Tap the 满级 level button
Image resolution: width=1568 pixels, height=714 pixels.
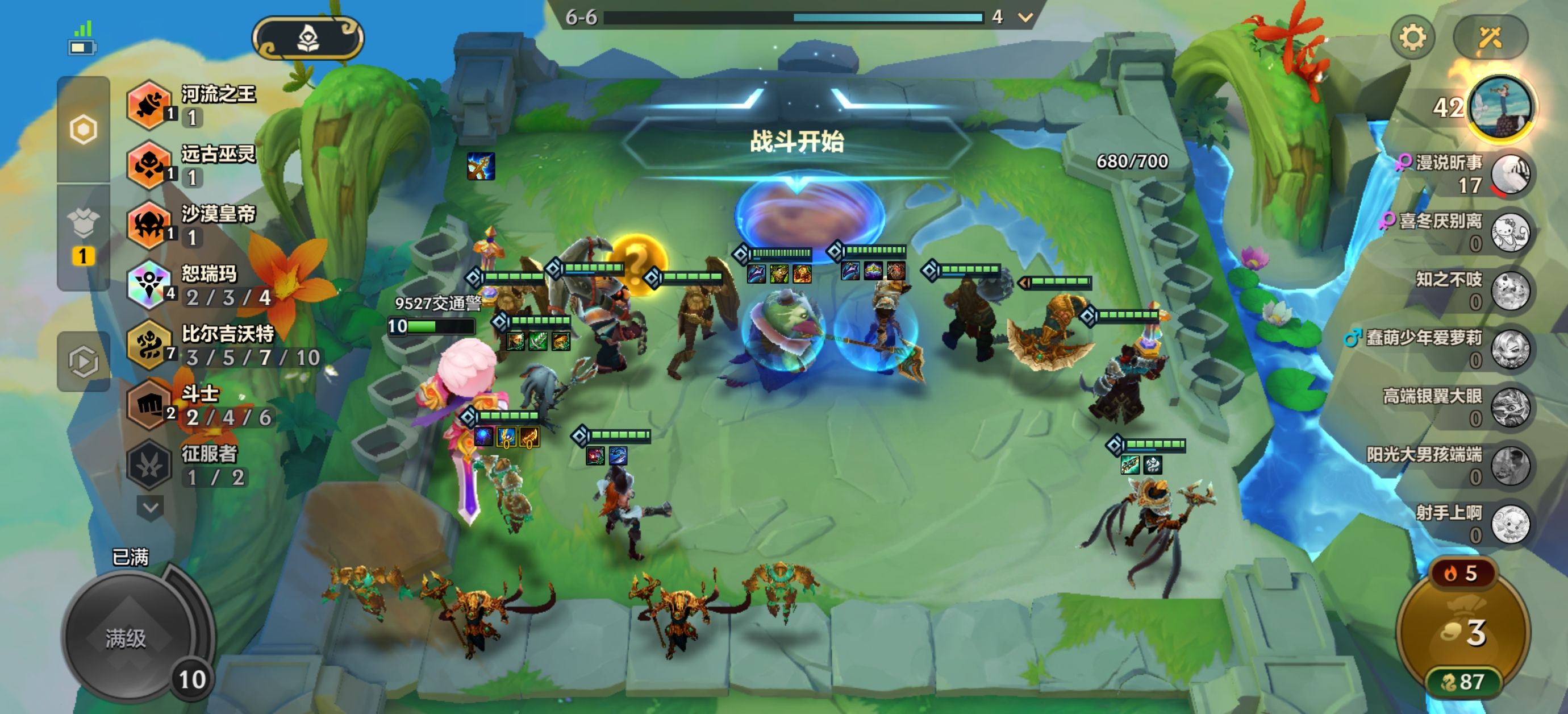[x=127, y=638]
